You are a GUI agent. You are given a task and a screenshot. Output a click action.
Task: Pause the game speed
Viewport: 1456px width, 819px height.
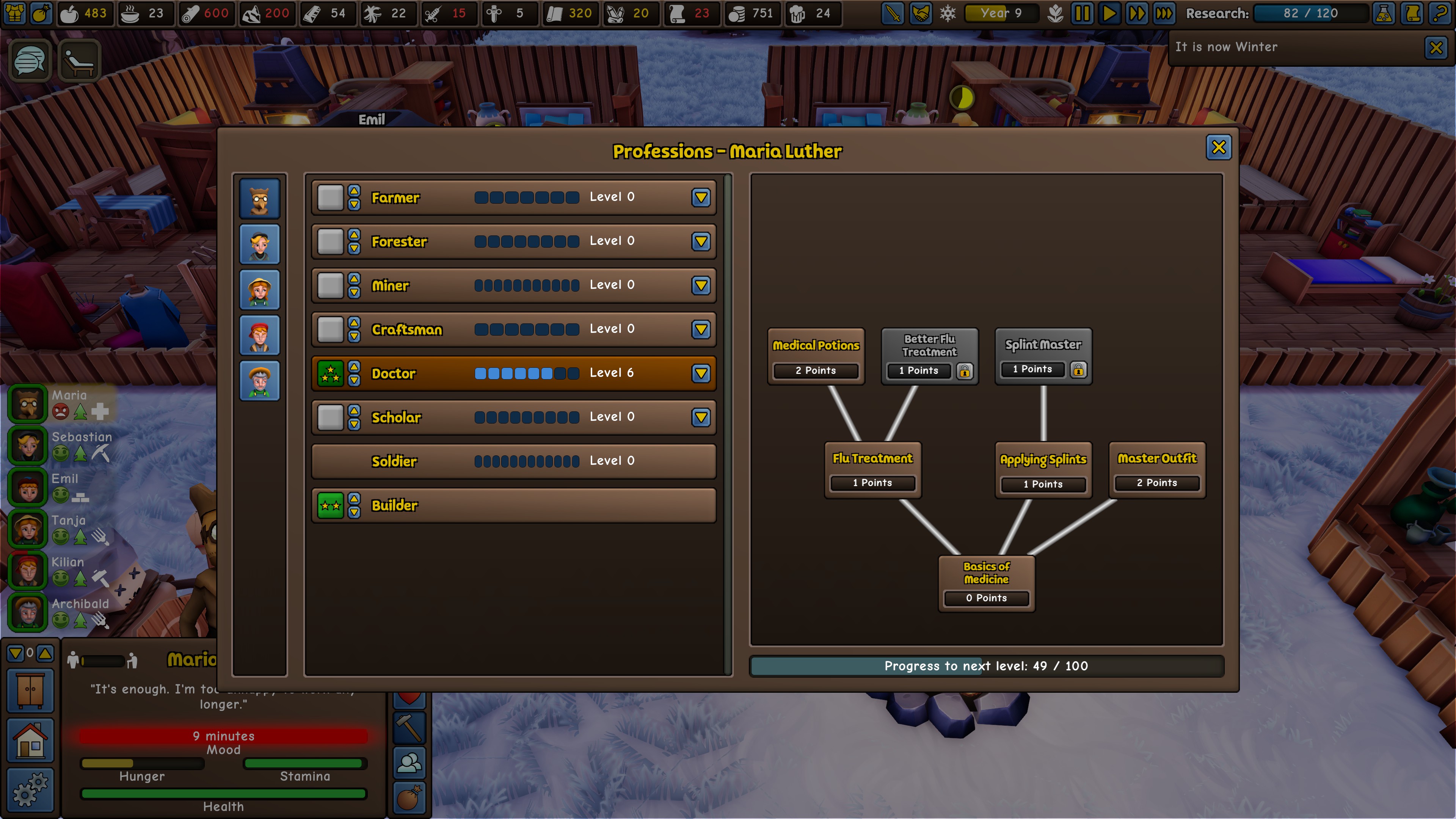coord(1082,14)
